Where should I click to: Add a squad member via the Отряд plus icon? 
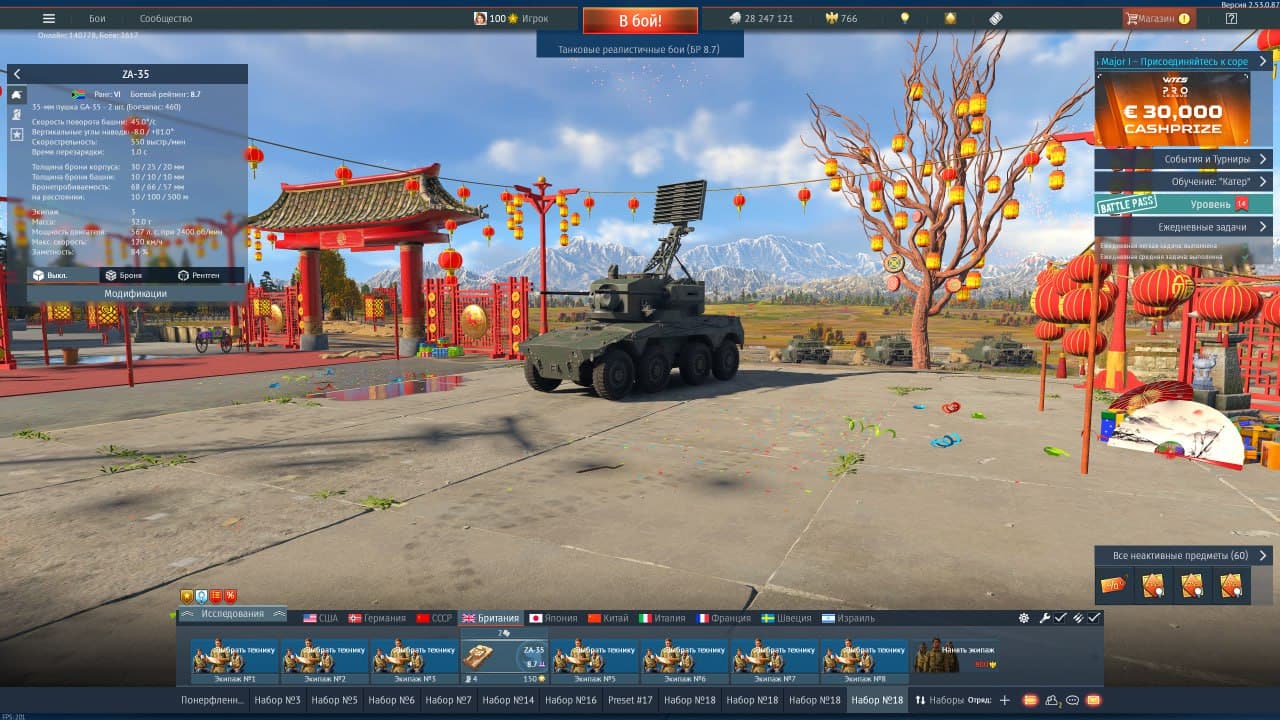[1003, 700]
